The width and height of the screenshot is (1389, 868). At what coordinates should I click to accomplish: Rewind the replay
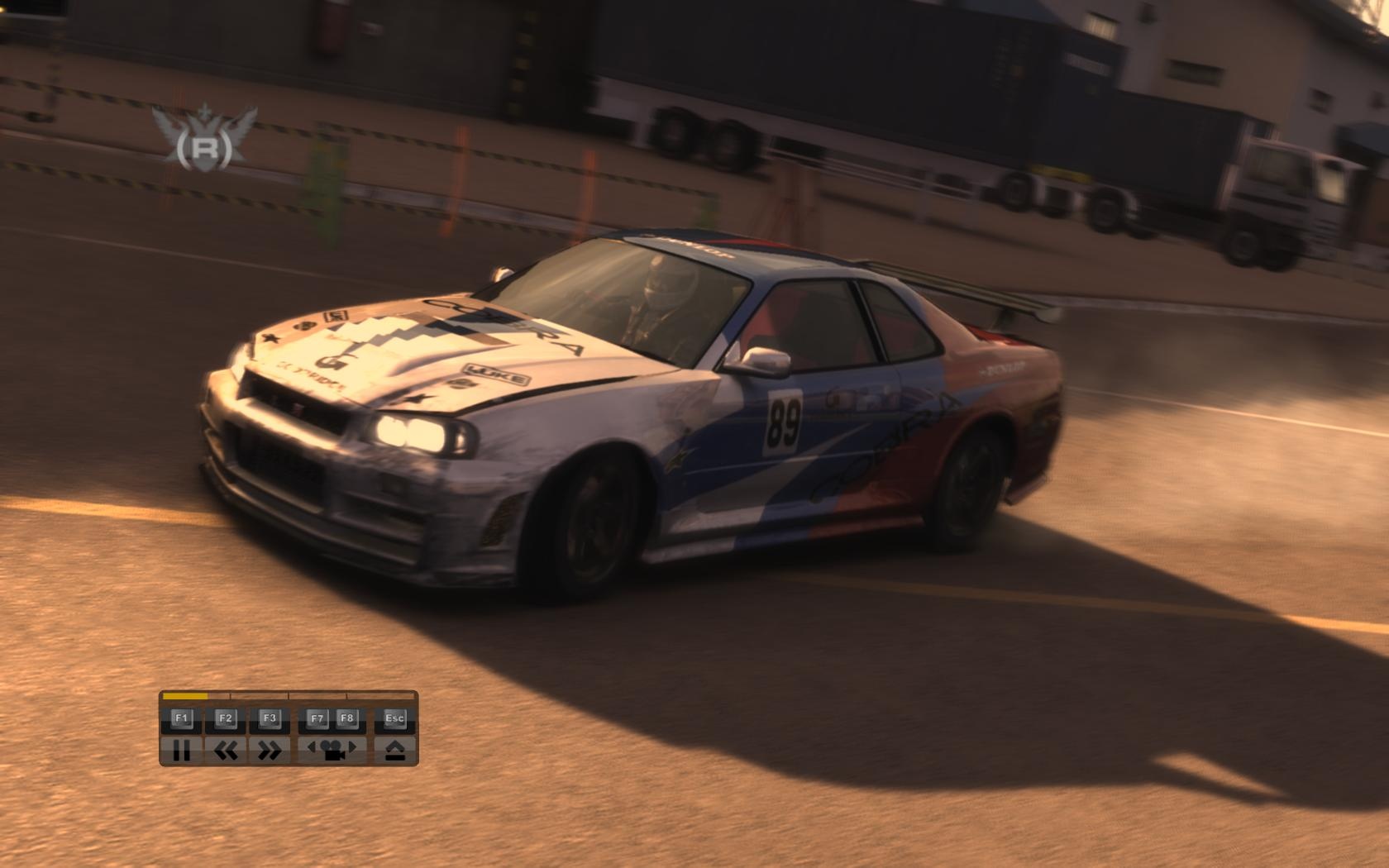225,750
